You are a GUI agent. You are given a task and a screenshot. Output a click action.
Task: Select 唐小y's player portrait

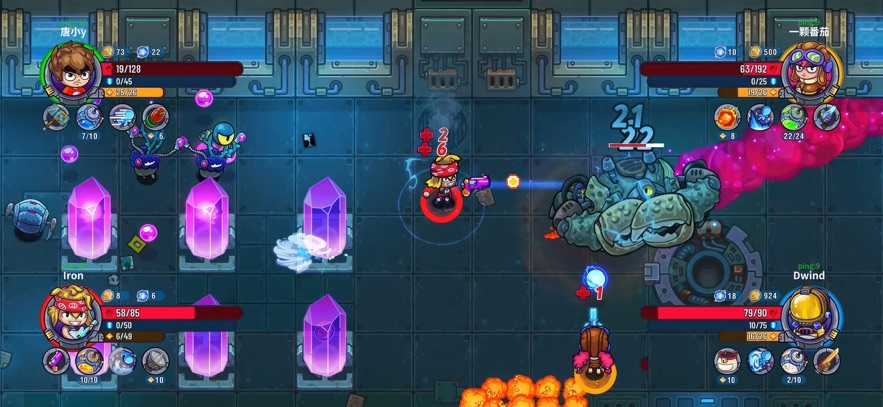click(x=72, y=71)
